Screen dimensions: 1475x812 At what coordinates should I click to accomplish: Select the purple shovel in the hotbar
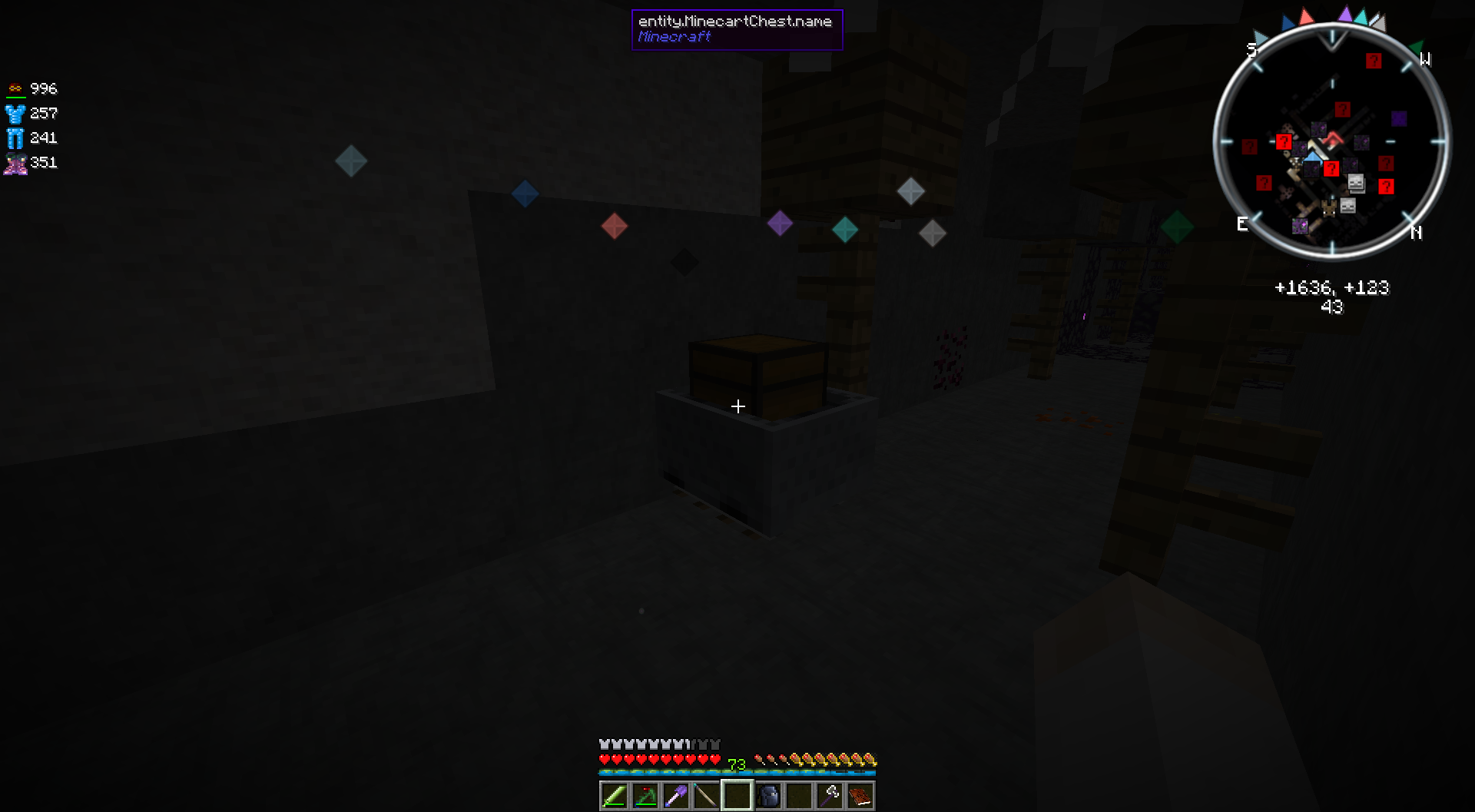coord(676,796)
